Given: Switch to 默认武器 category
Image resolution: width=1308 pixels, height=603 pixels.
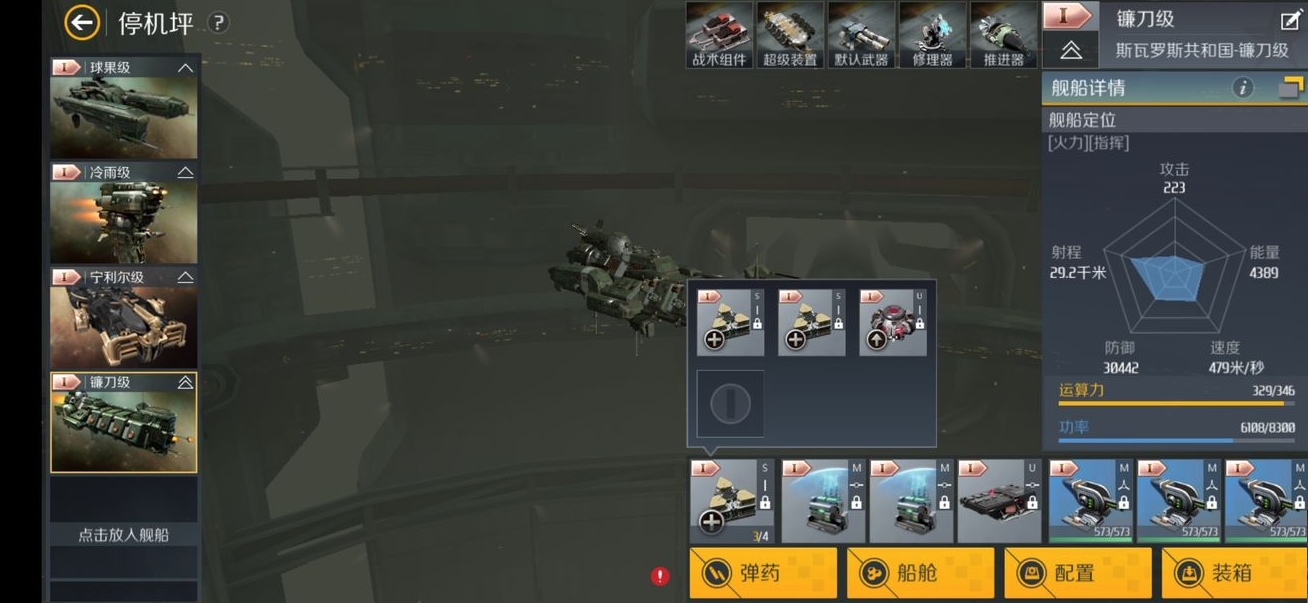Looking at the screenshot, I should [x=861, y=35].
